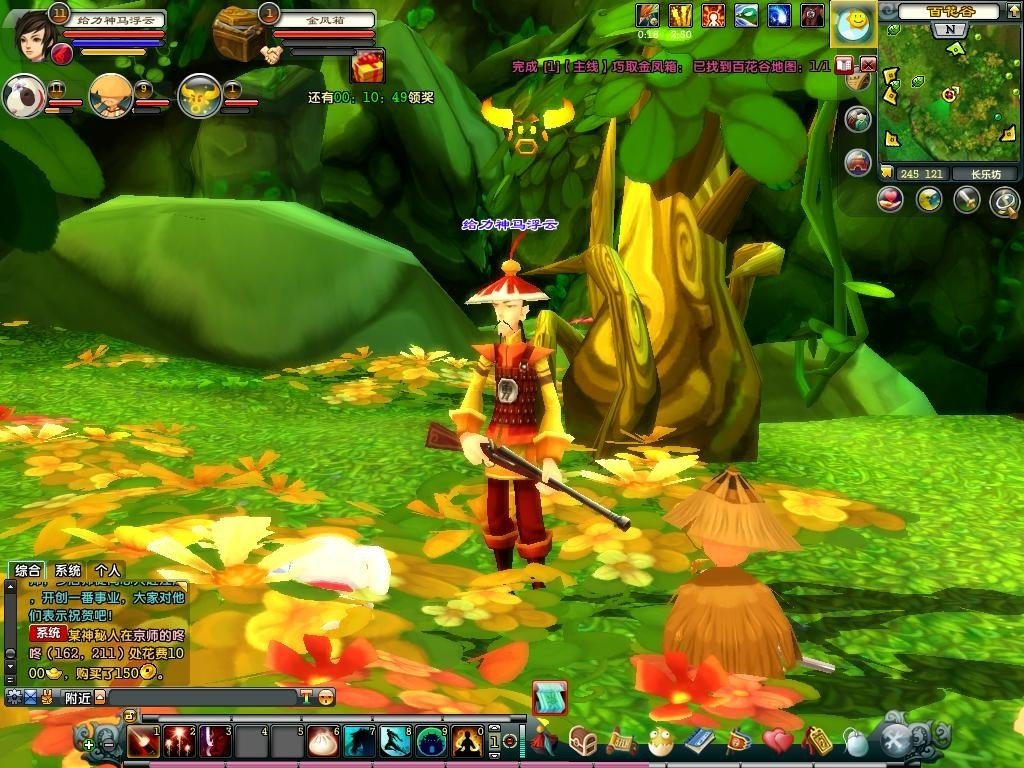This screenshot has width=1024, height=768.
Task: Click the sword icon below the minimap
Action: pyautogui.click(x=966, y=200)
